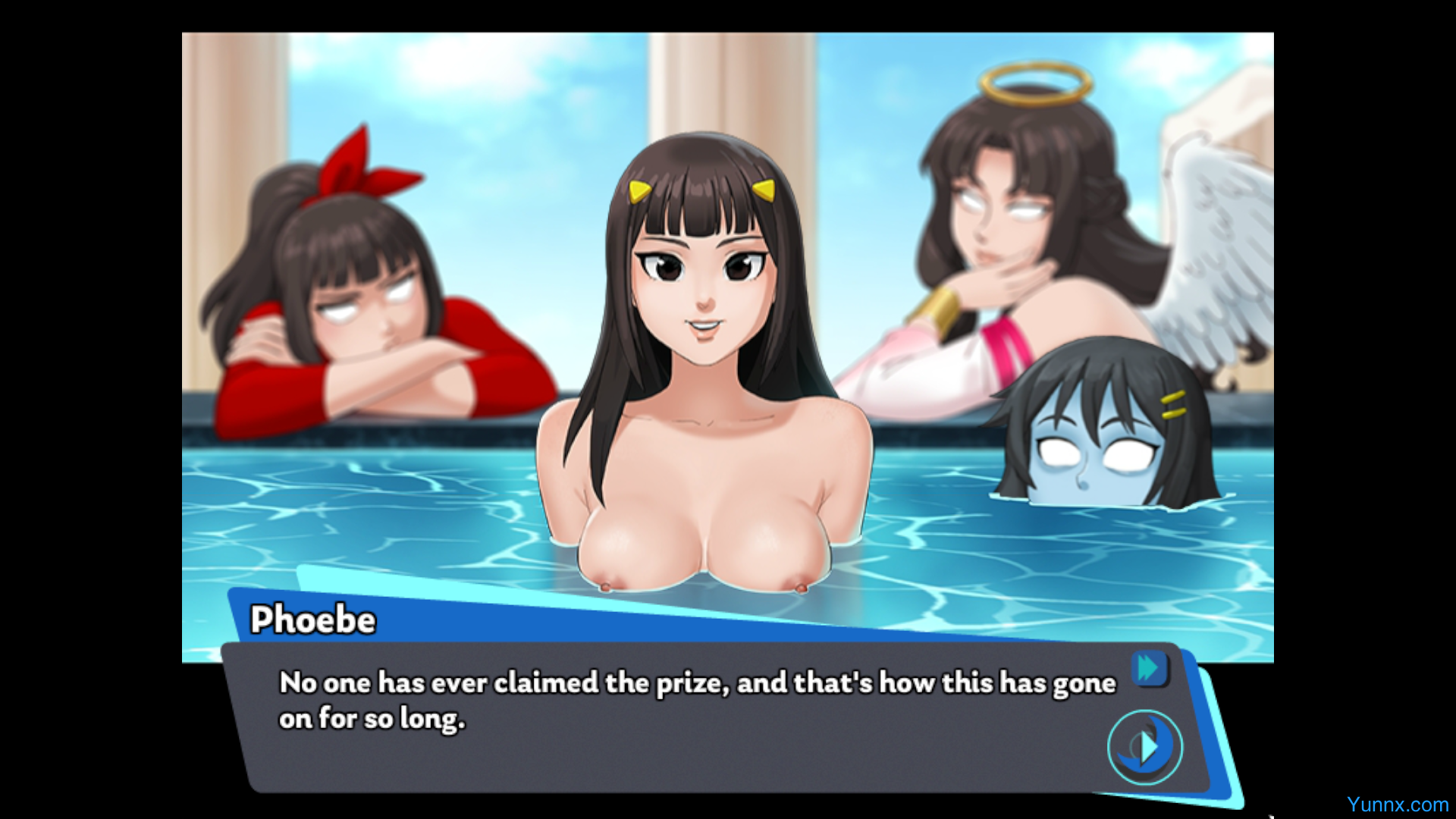This screenshot has height=819, width=1456.
Task: Open the Yunnx.com watermark link
Action: (1397, 805)
